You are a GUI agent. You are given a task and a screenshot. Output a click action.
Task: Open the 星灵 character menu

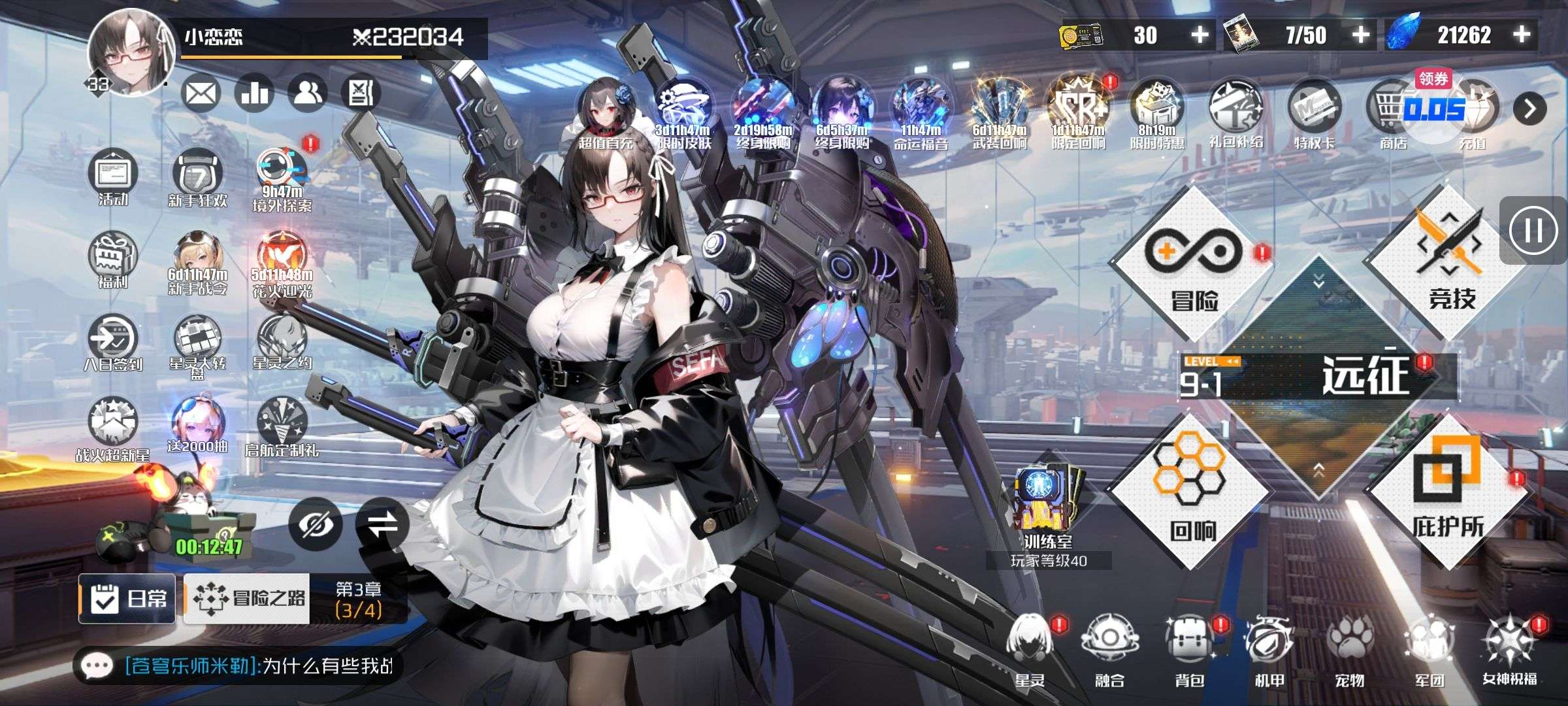(x=1030, y=650)
